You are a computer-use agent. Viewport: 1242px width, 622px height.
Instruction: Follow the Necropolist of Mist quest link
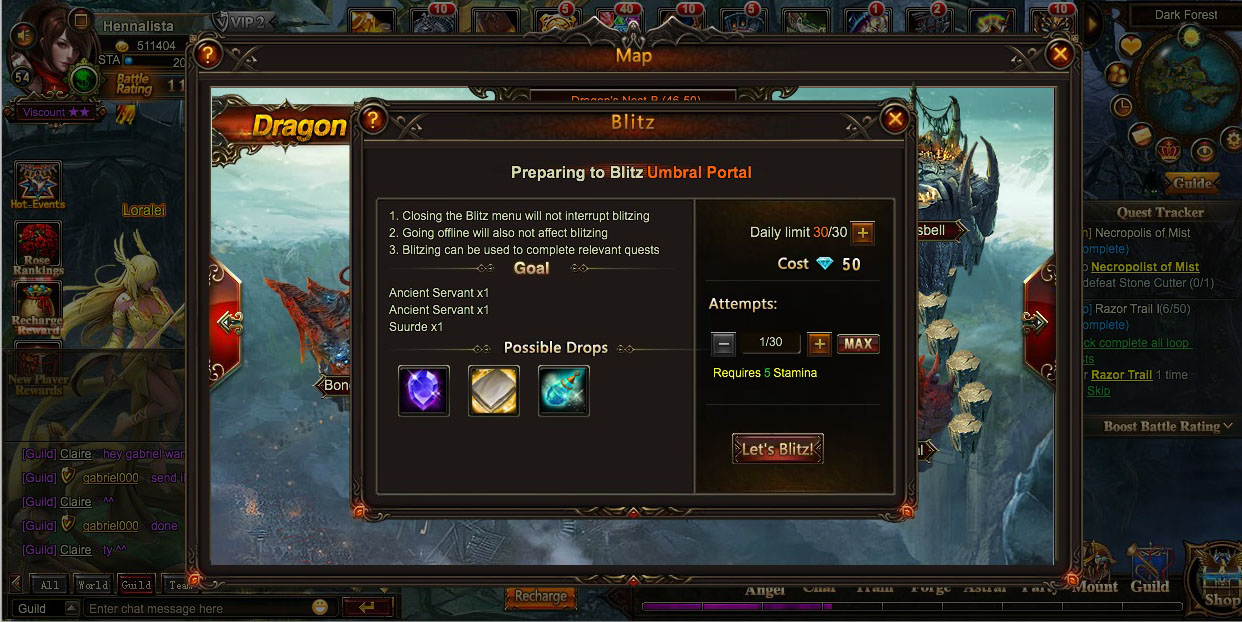[x=1145, y=267]
